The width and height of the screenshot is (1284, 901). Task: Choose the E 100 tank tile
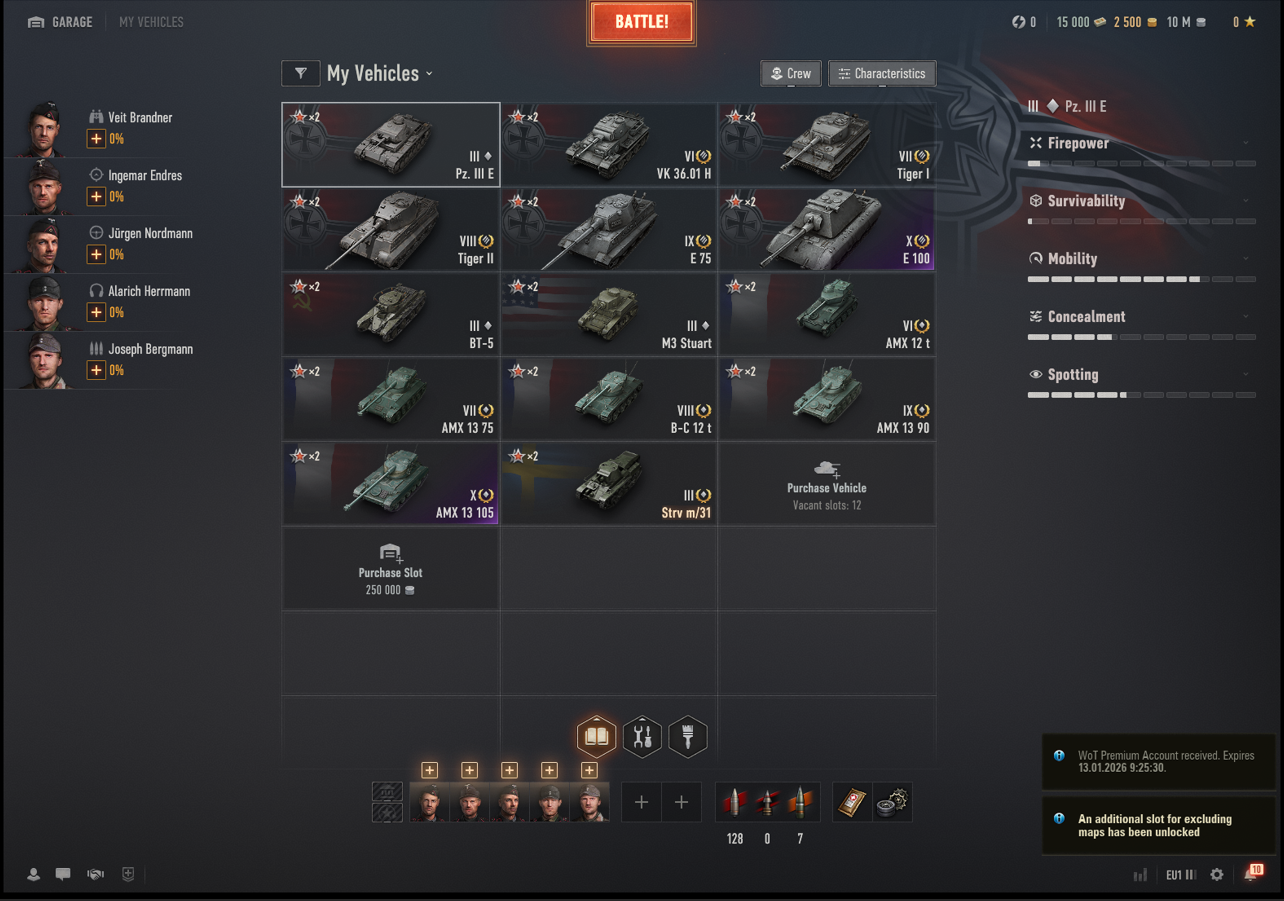(827, 230)
